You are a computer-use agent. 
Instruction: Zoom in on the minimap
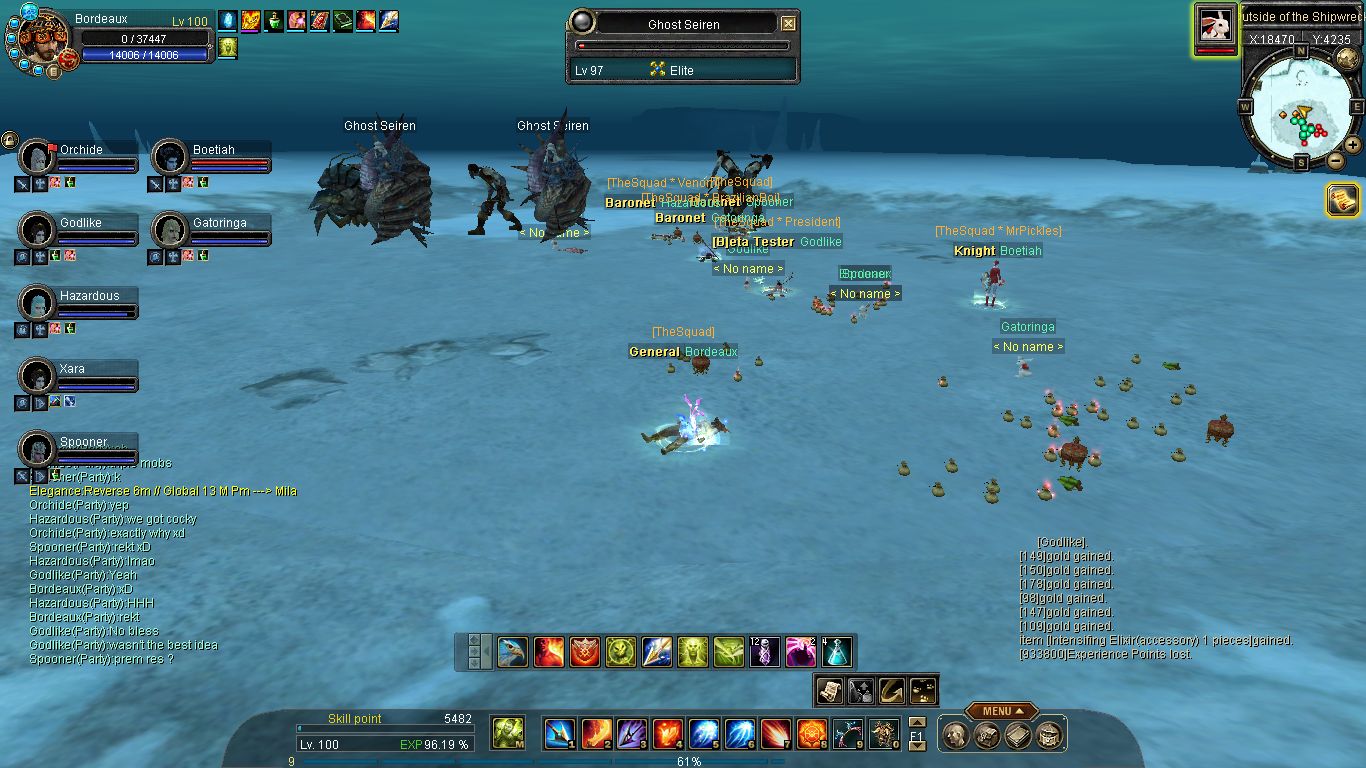pos(1352,145)
